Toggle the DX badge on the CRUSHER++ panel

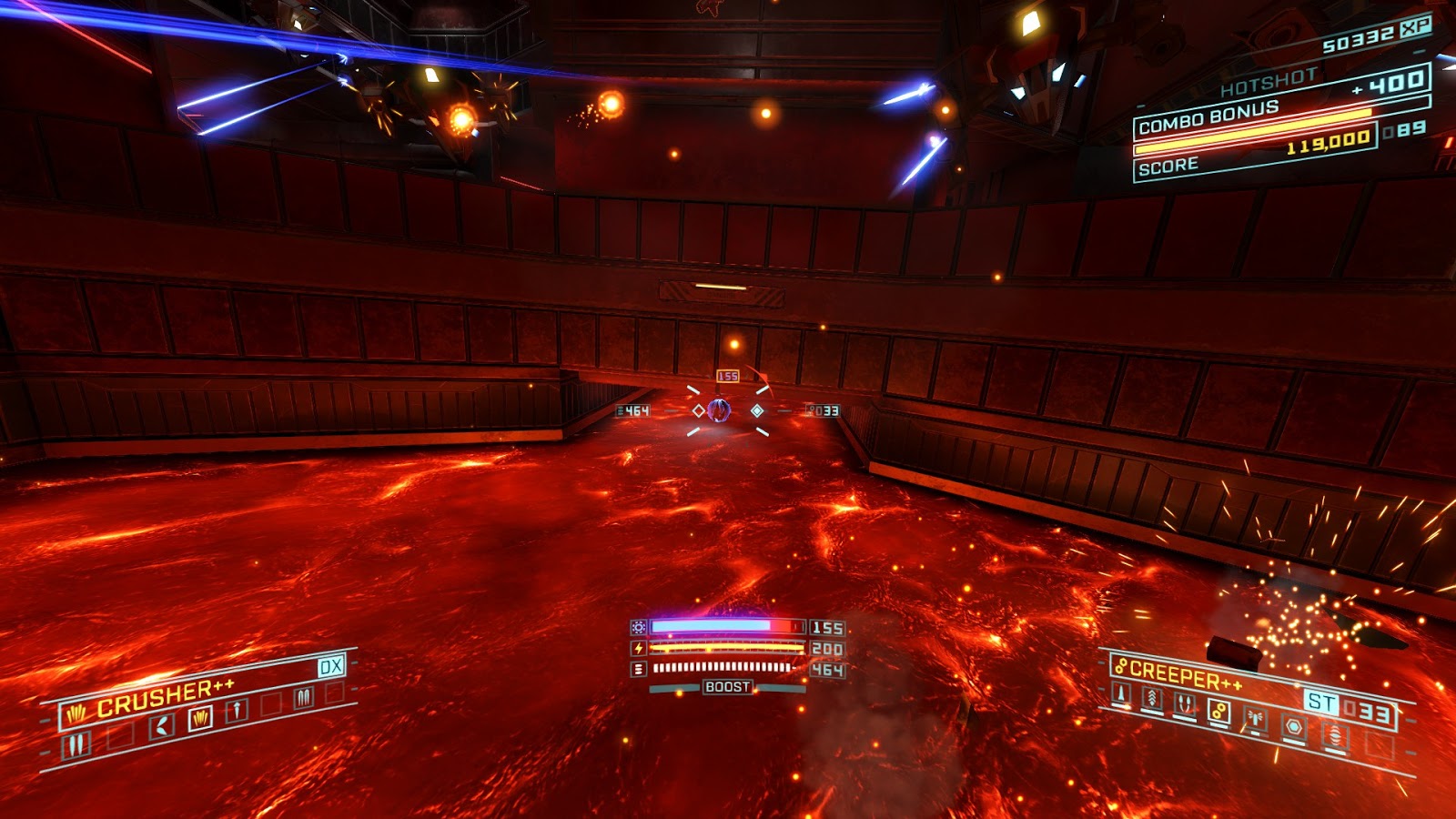[x=330, y=667]
